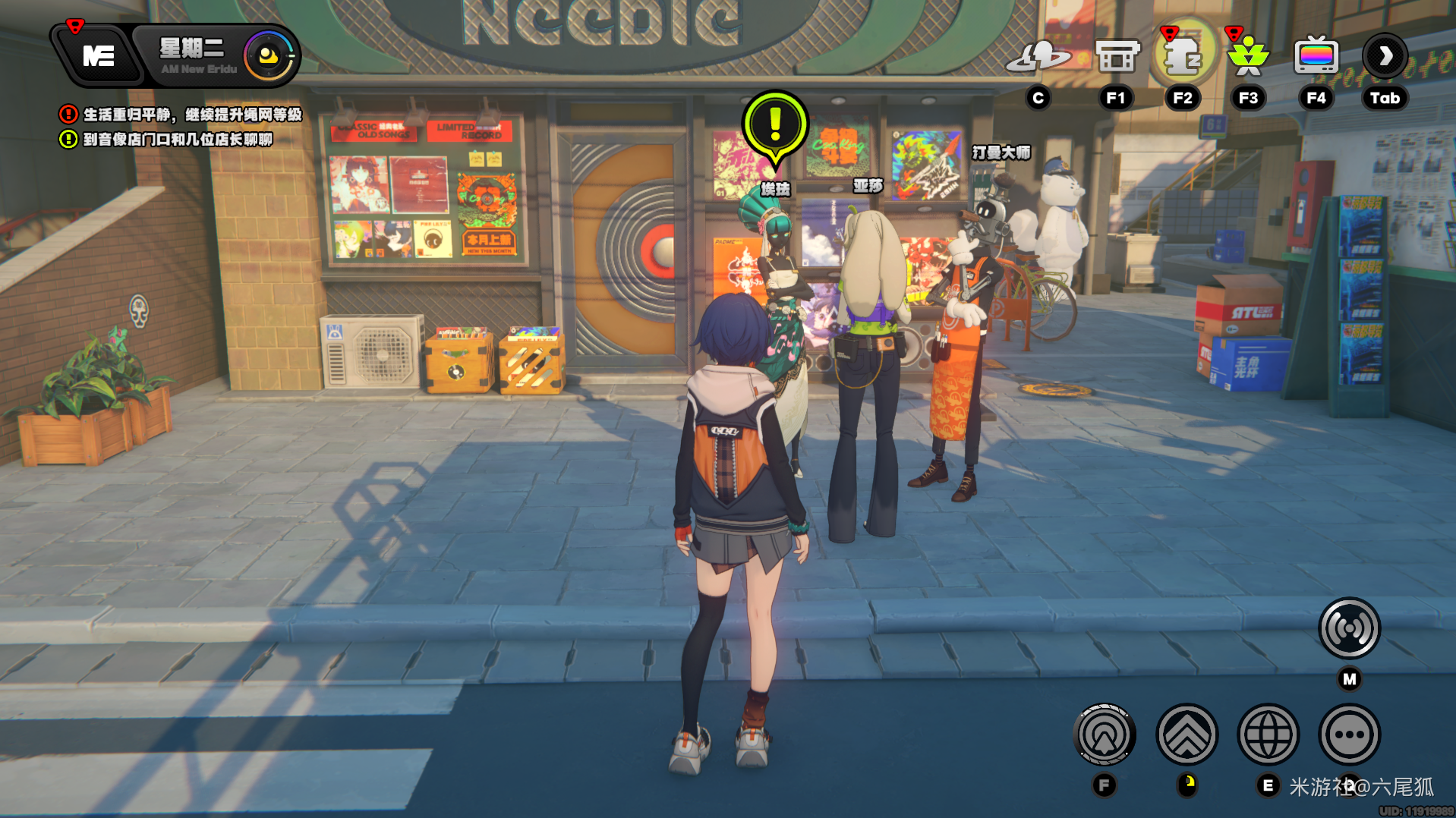Image resolution: width=1456 pixels, height=818 pixels.
Task: Click the signal waves round button
Action: 1349,628
